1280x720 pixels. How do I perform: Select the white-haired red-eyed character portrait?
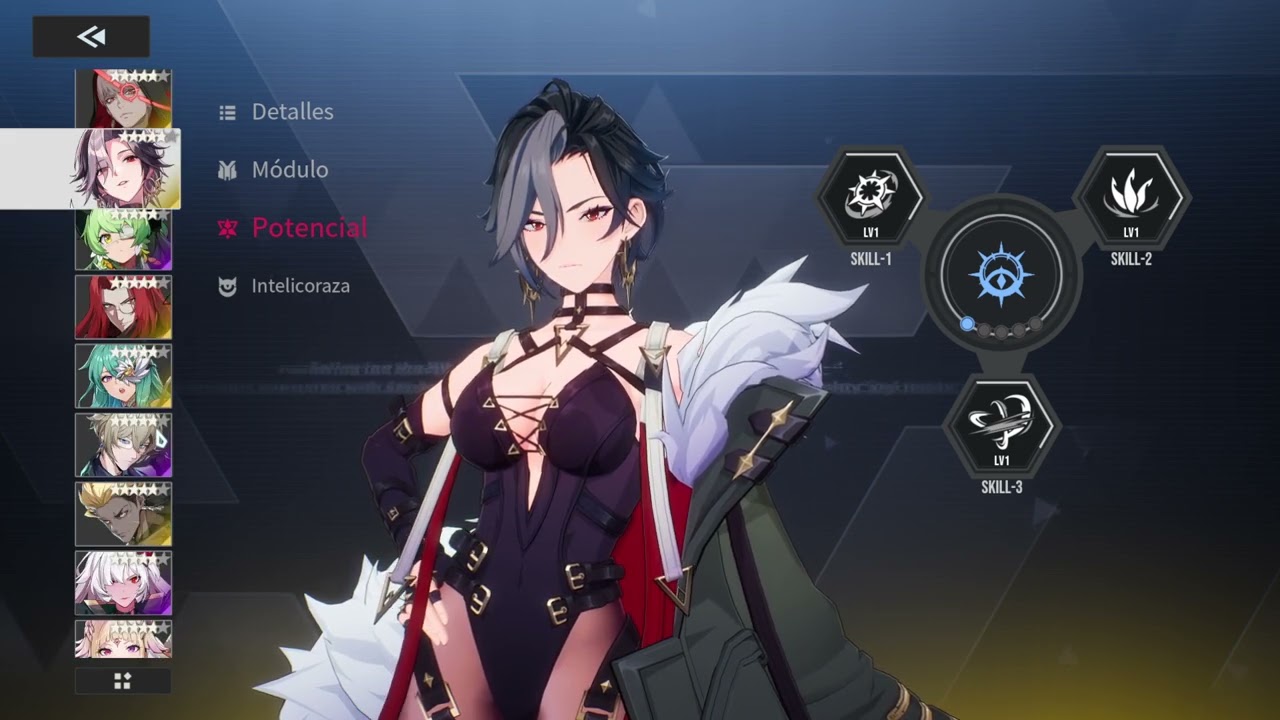(x=123, y=583)
